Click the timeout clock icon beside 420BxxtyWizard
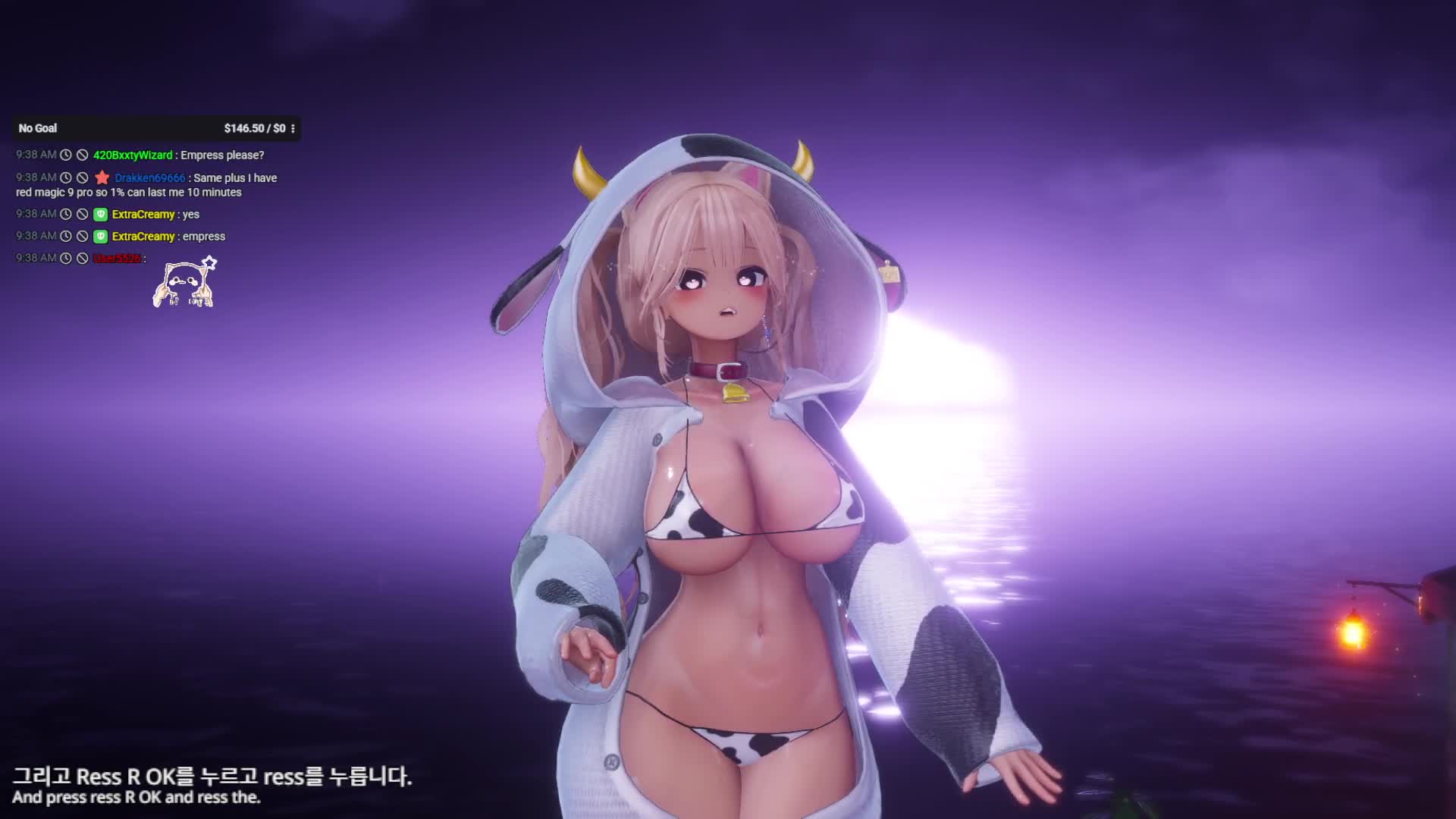The width and height of the screenshot is (1456, 819). 66,155
